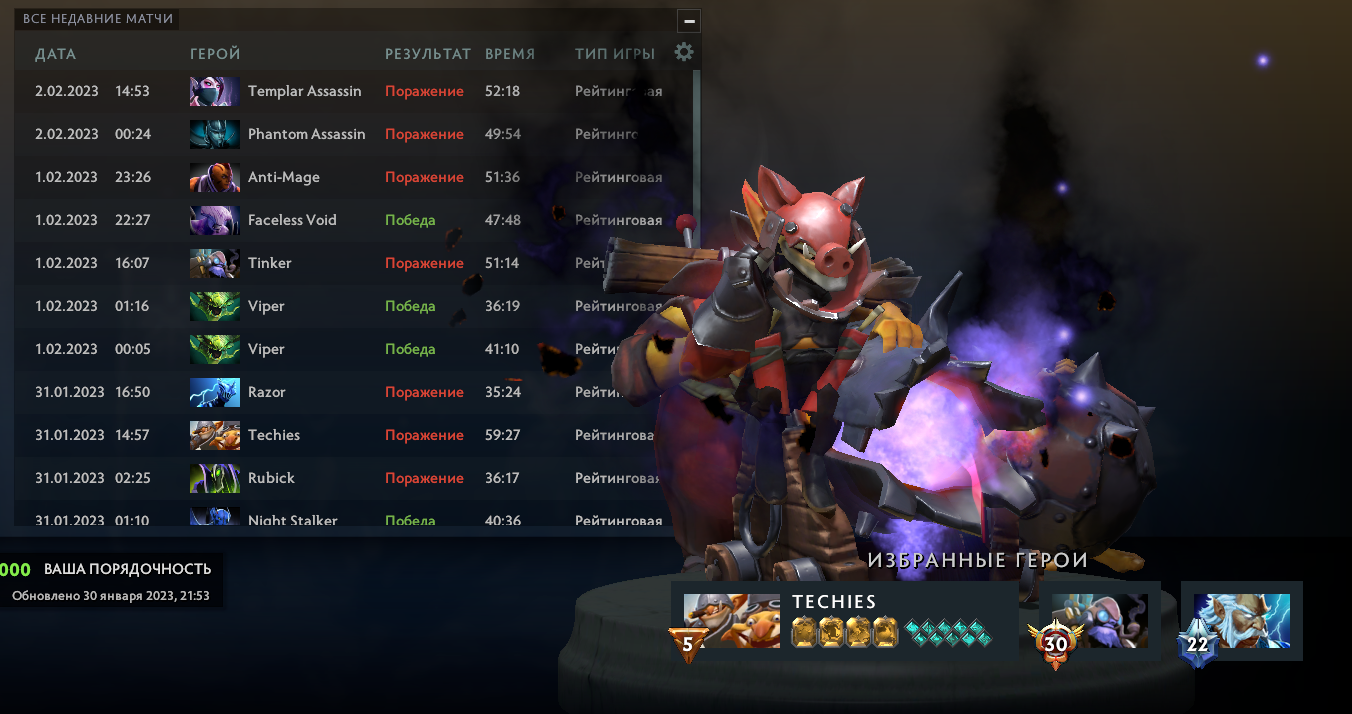Minimize the recent matches panel
The width and height of the screenshot is (1352, 714).
(688, 21)
